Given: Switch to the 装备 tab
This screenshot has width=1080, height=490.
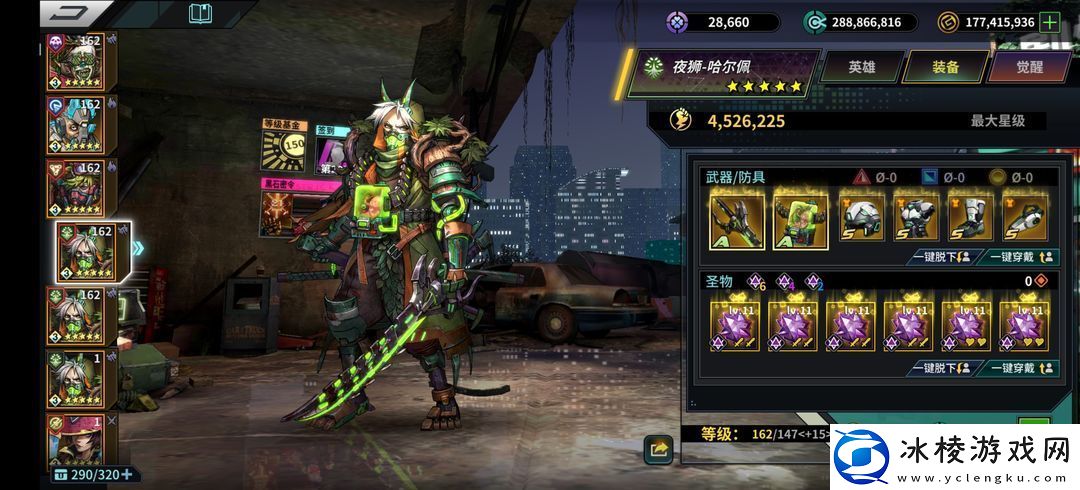Looking at the screenshot, I should coord(945,67).
